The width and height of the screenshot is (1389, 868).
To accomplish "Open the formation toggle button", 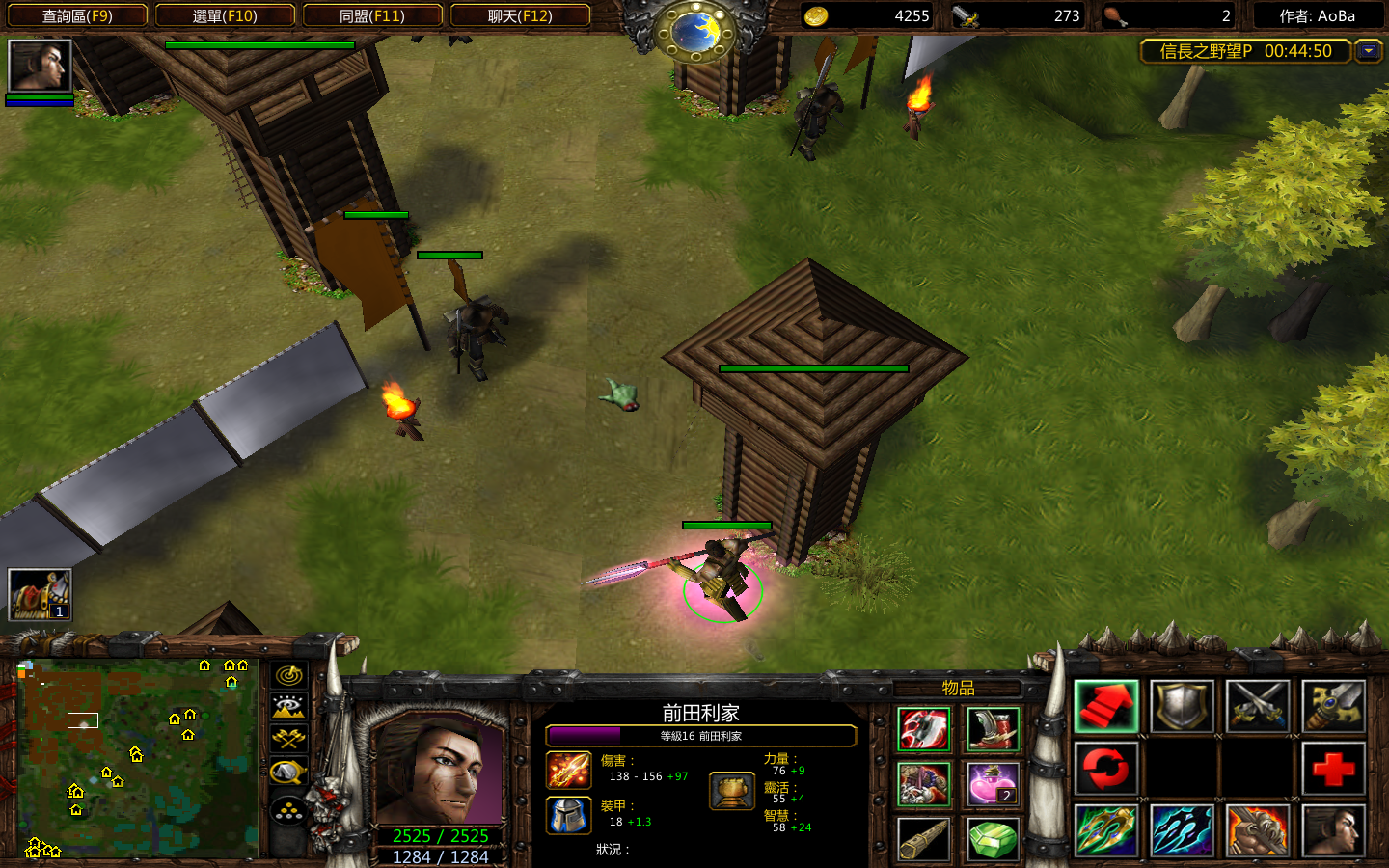I will pos(289,812).
